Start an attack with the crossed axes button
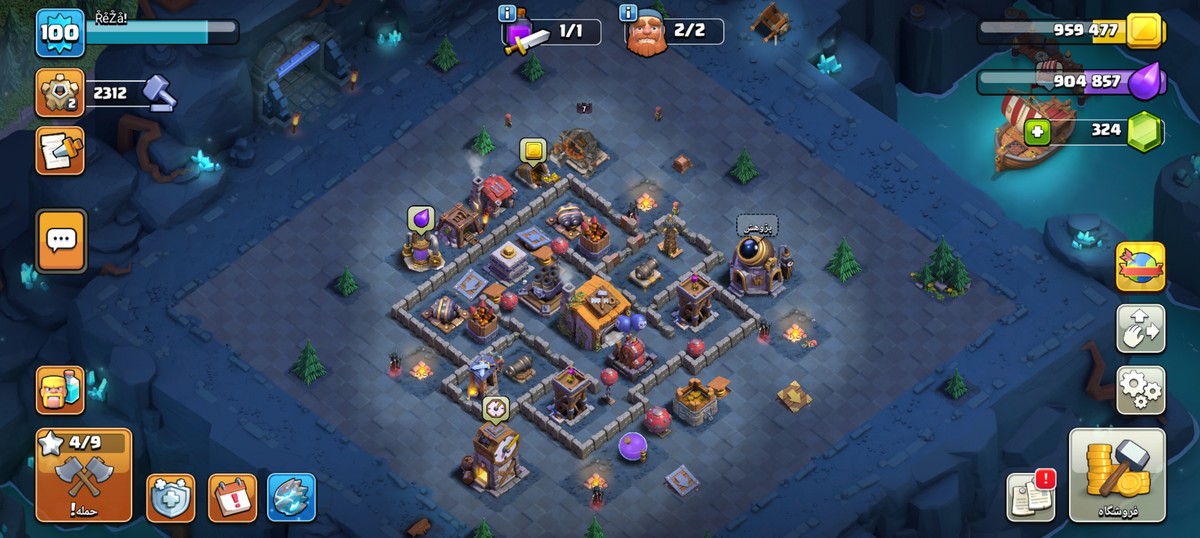The width and height of the screenshot is (1200, 538). click(x=84, y=475)
